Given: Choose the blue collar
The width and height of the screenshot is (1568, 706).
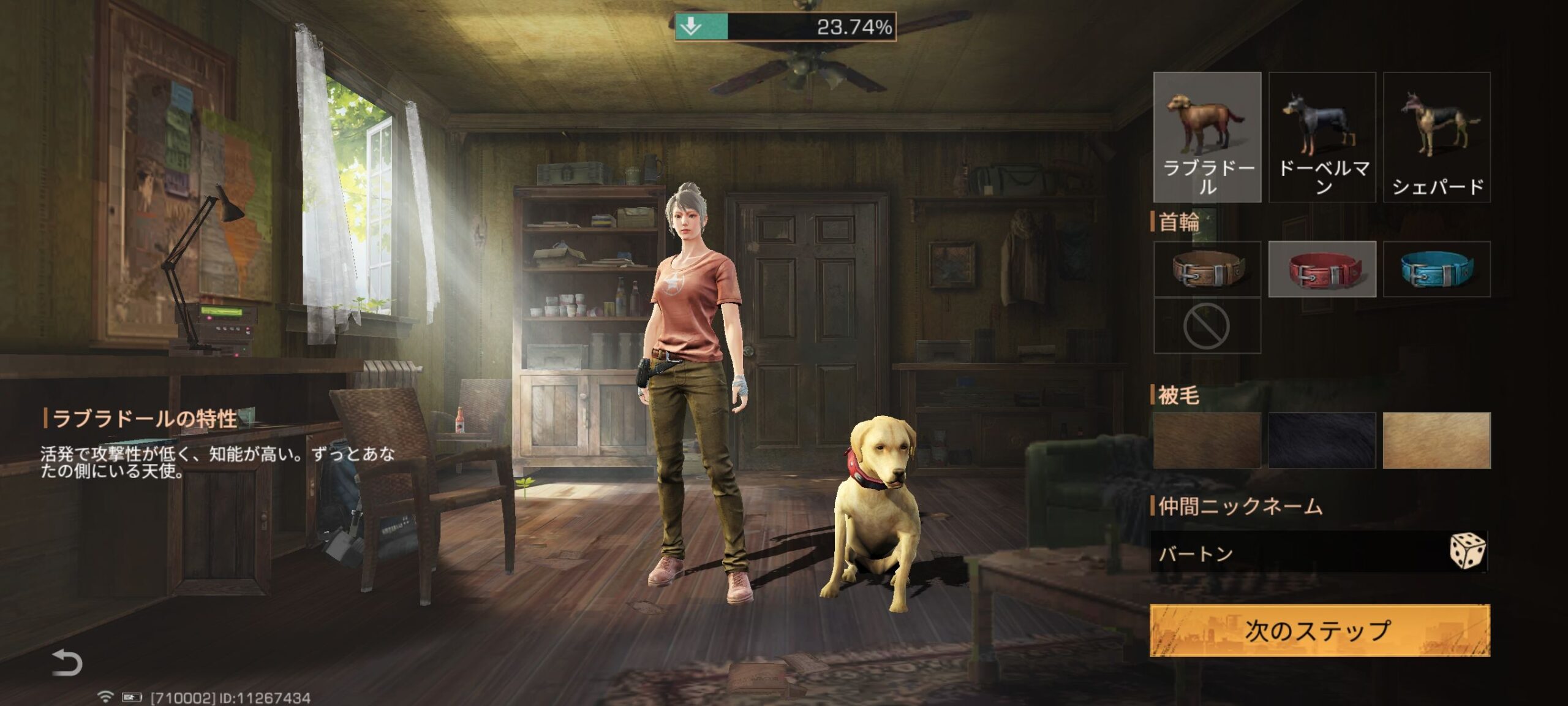Looking at the screenshot, I should pyautogui.click(x=1436, y=269).
